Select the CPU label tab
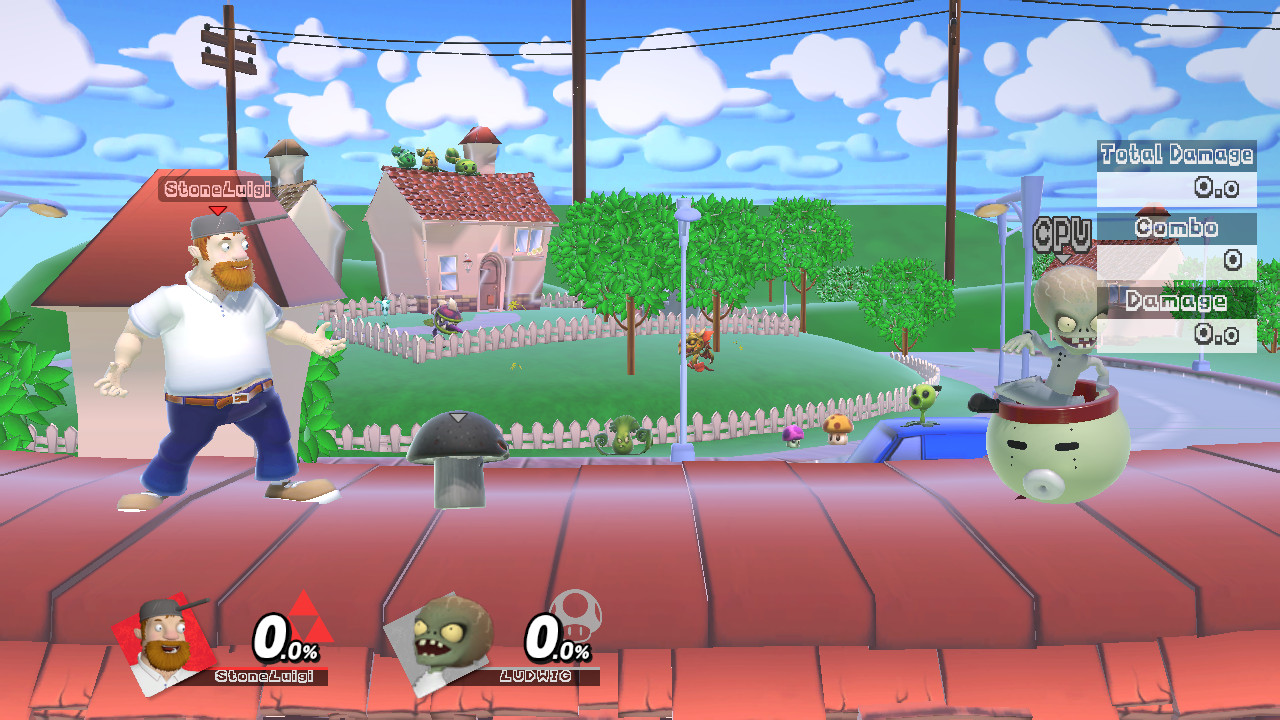This screenshot has height=720, width=1280. point(1063,232)
